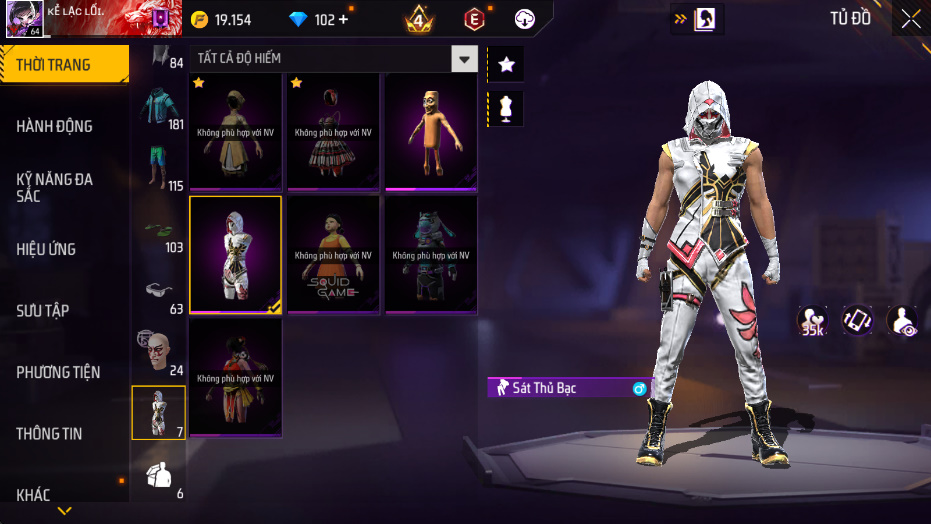Switch to the Hành Động tab
The image size is (931, 524).
coord(55,126)
